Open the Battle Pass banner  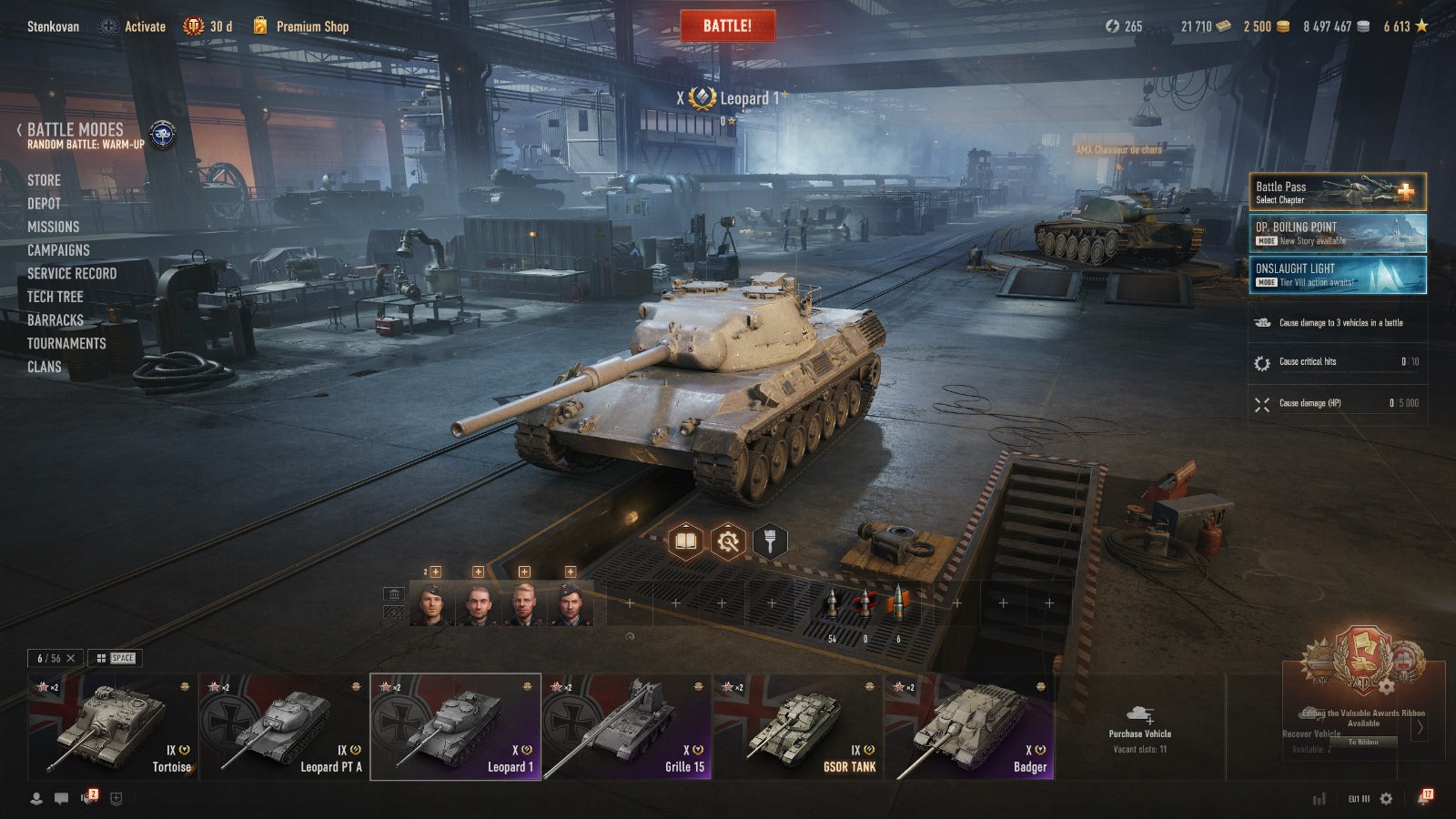tap(1336, 192)
